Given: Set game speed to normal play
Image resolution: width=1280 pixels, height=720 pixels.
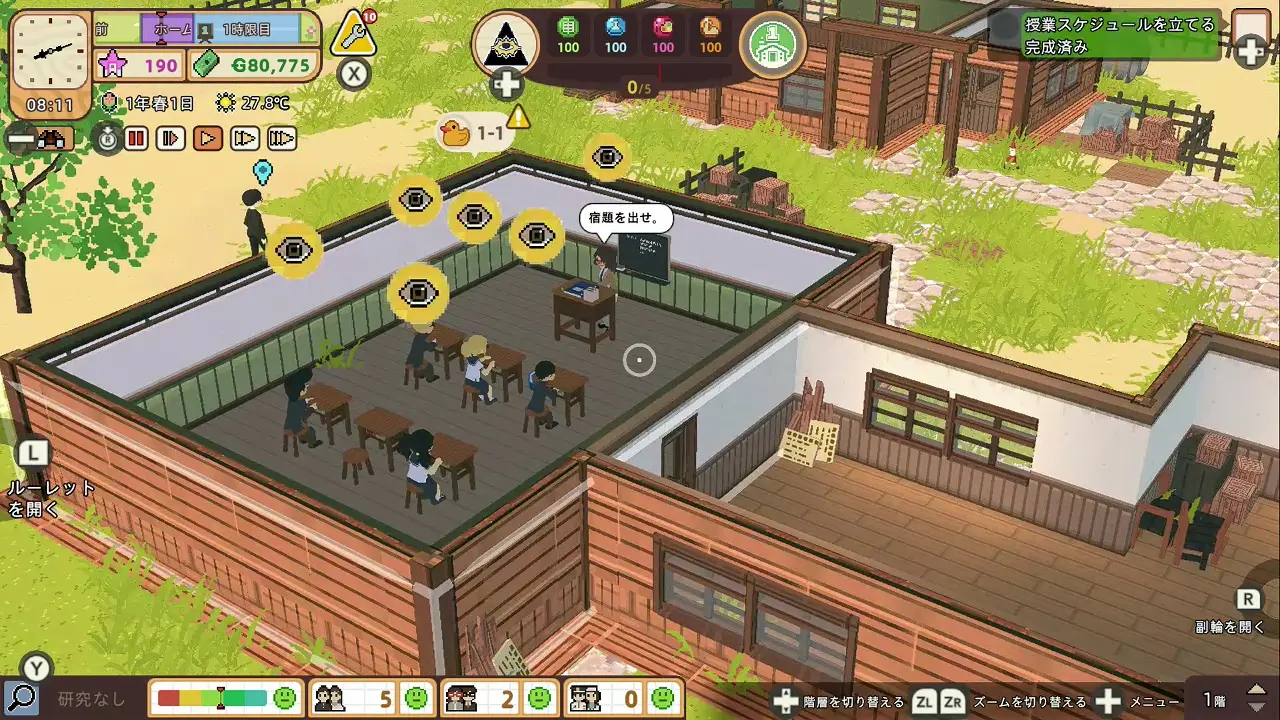Looking at the screenshot, I should pos(208,138).
